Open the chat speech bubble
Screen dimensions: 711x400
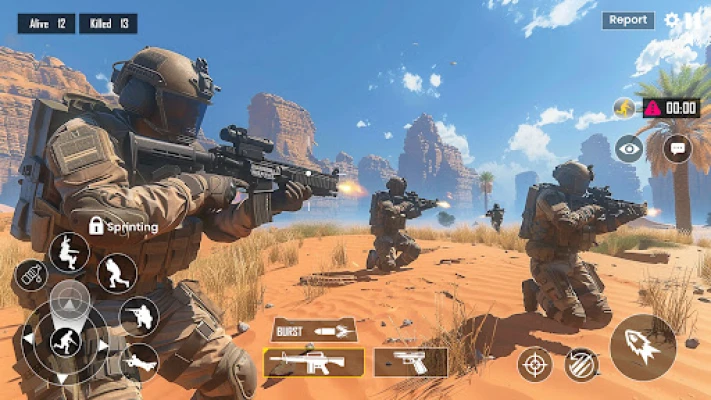coord(677,149)
